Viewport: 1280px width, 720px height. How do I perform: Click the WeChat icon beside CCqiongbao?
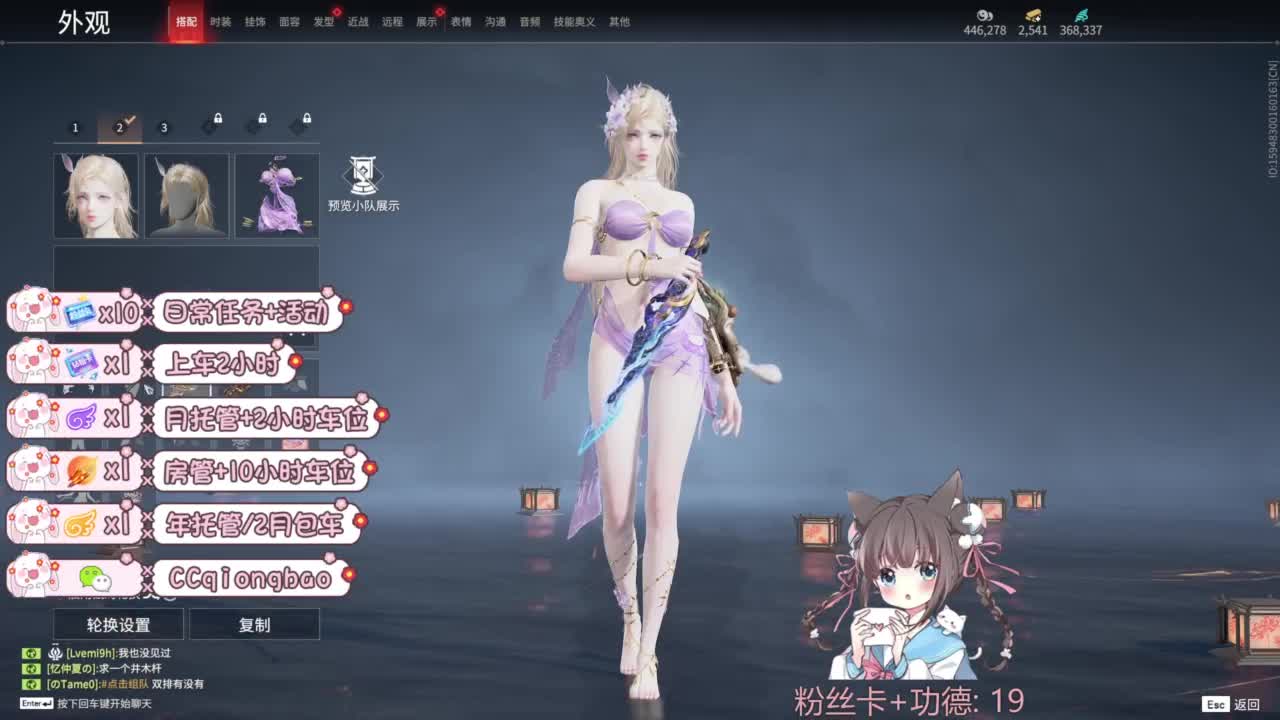(91, 575)
